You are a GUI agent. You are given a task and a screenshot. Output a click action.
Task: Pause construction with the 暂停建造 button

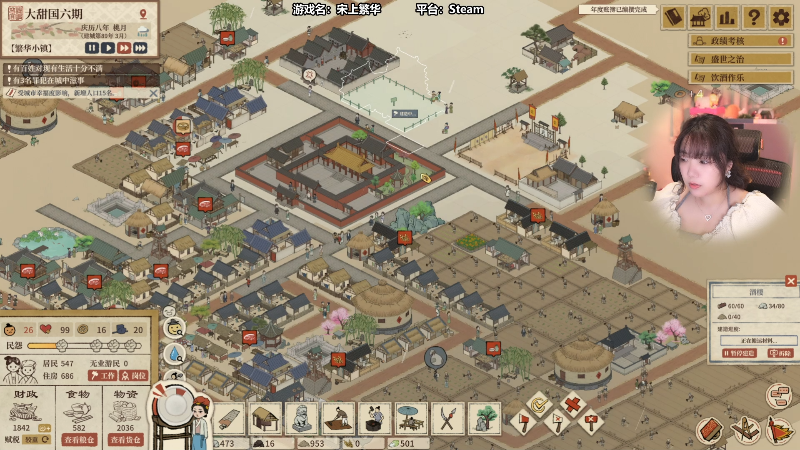point(740,354)
